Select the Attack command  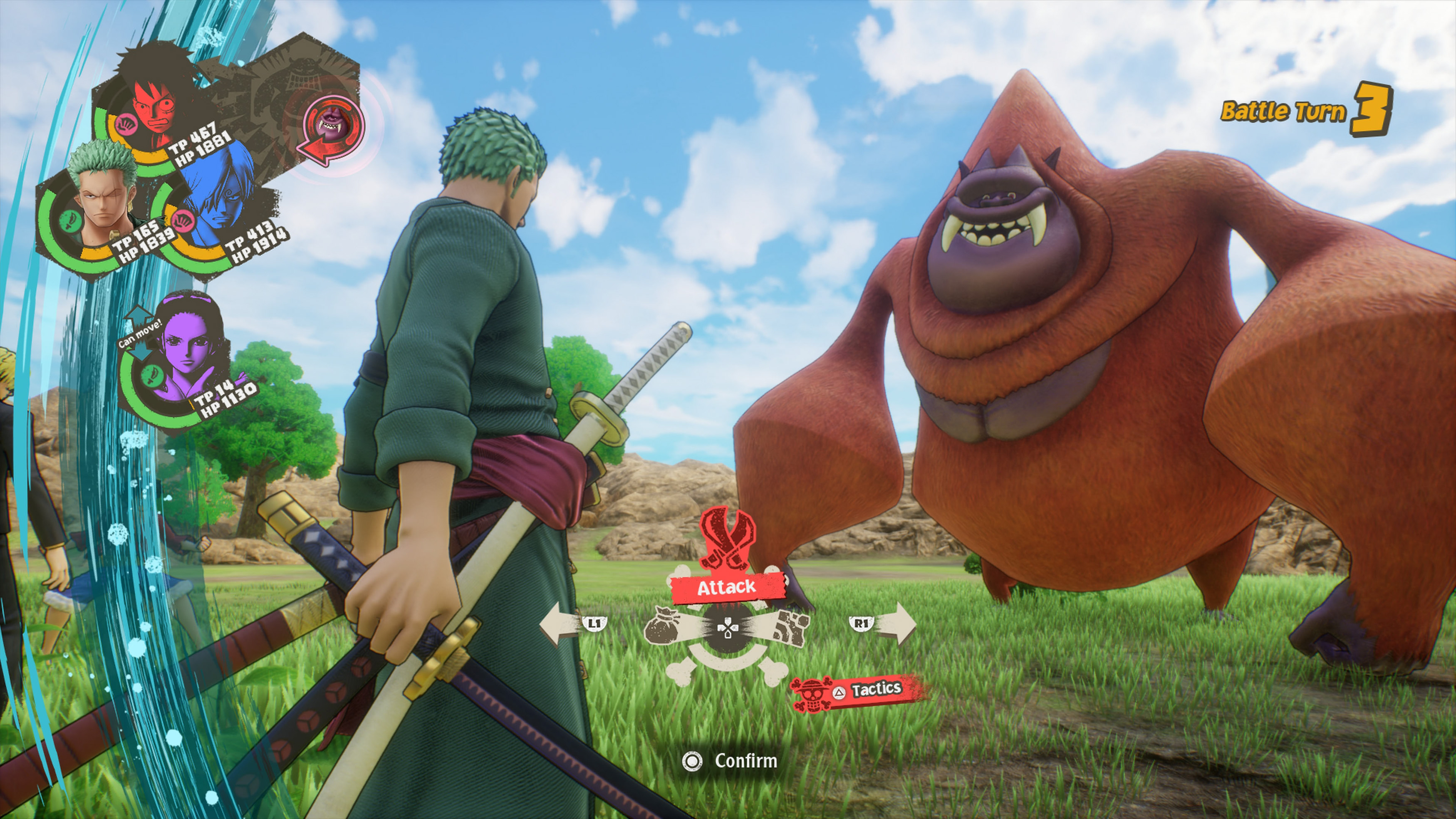tap(726, 587)
